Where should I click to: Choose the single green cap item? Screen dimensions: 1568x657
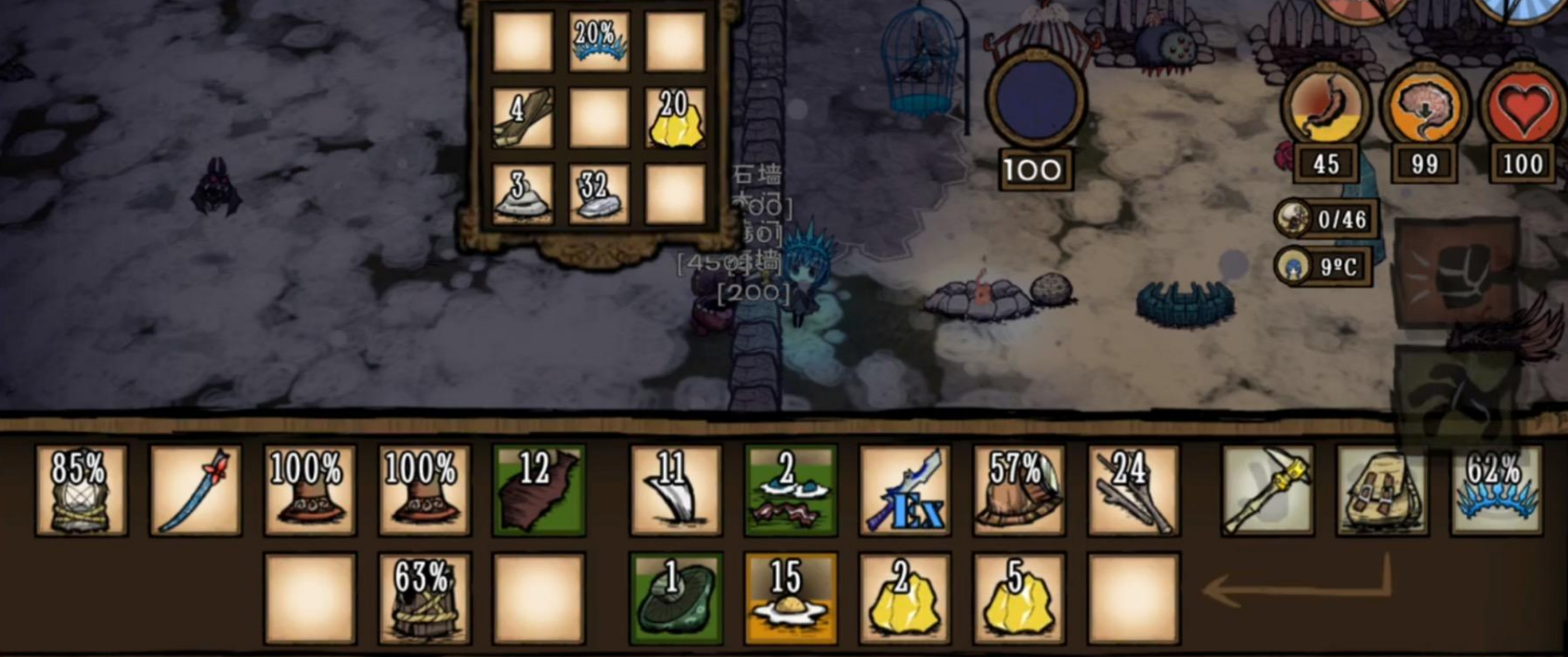pyautogui.click(x=675, y=599)
